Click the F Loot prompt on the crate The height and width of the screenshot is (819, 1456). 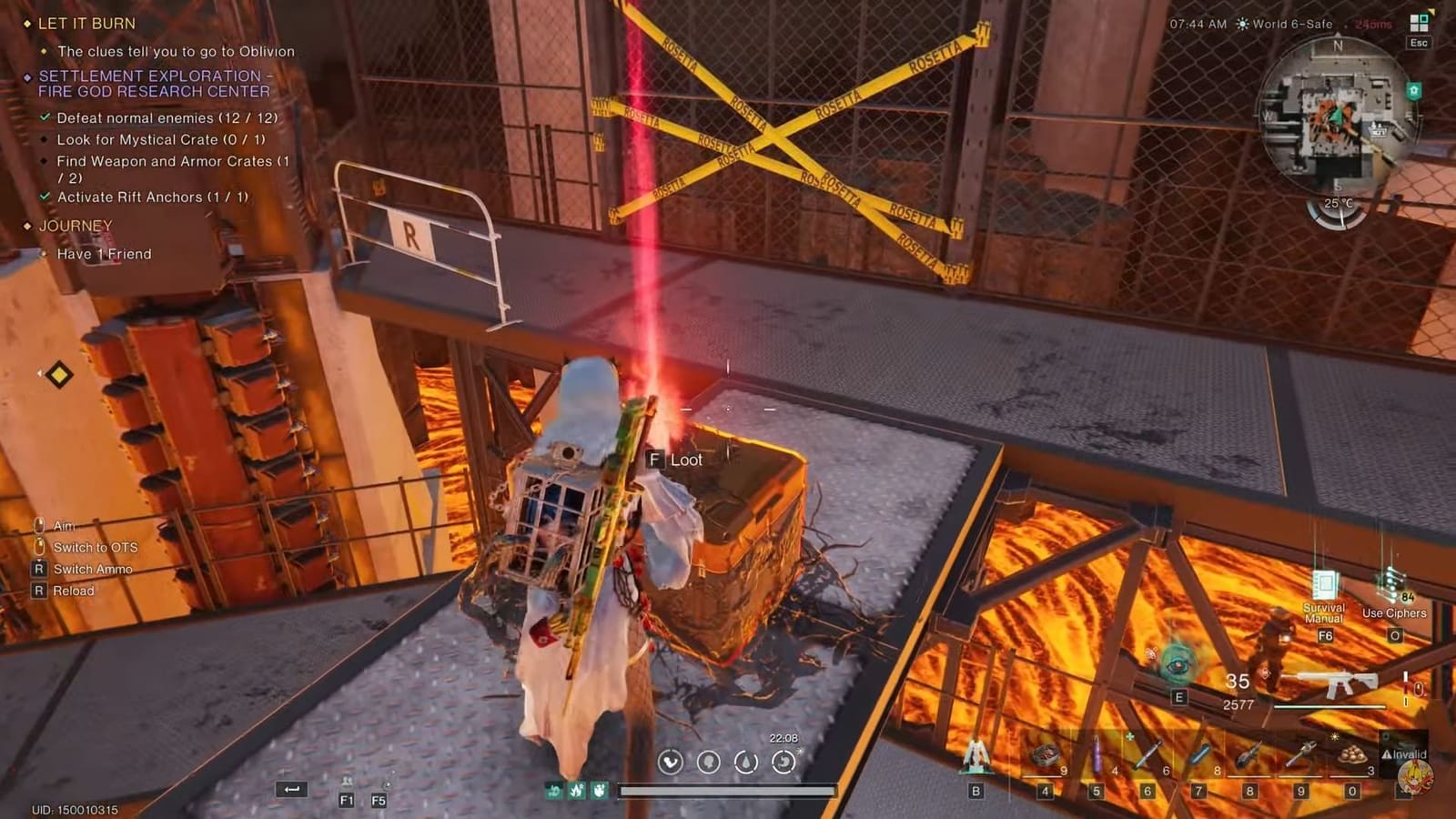pos(674,460)
